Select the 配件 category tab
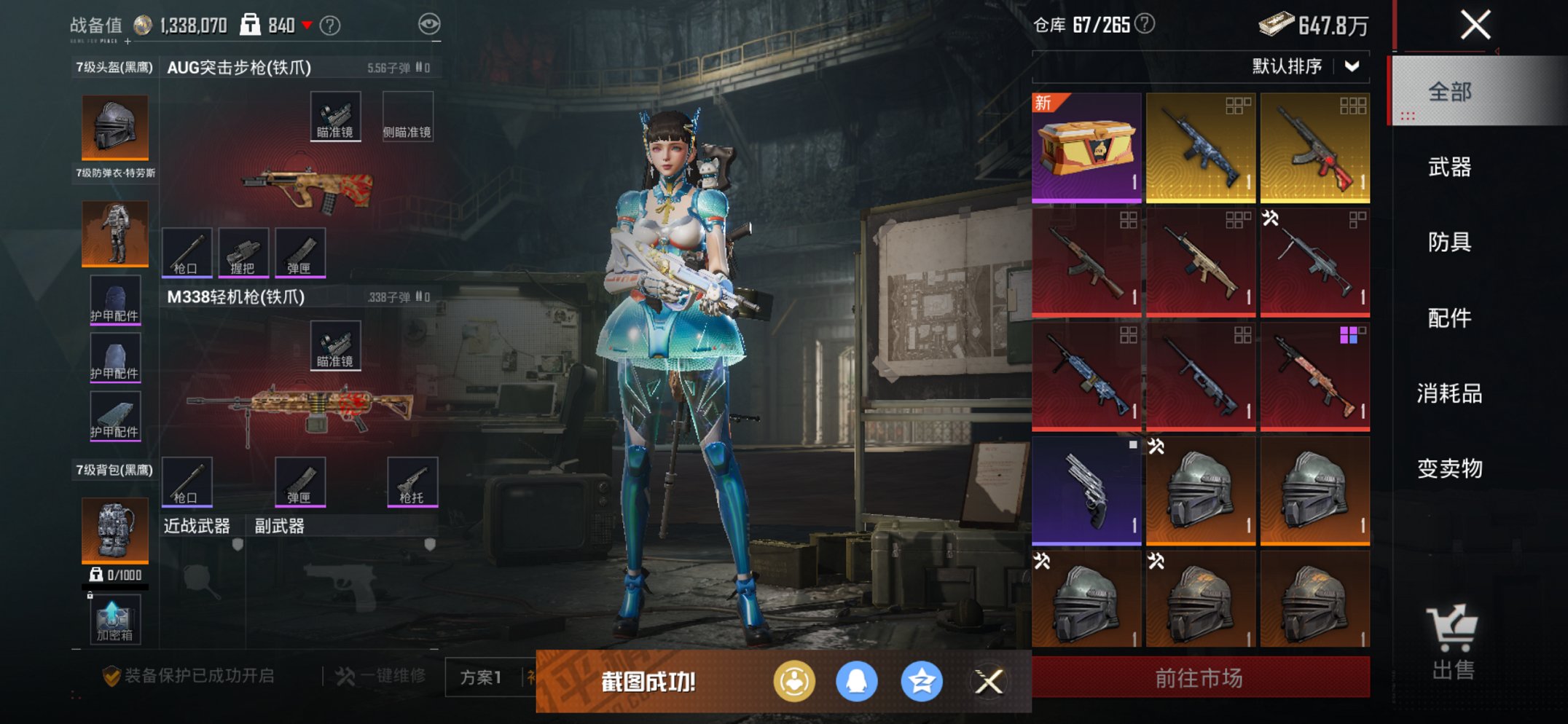The image size is (1568, 724). click(1449, 318)
